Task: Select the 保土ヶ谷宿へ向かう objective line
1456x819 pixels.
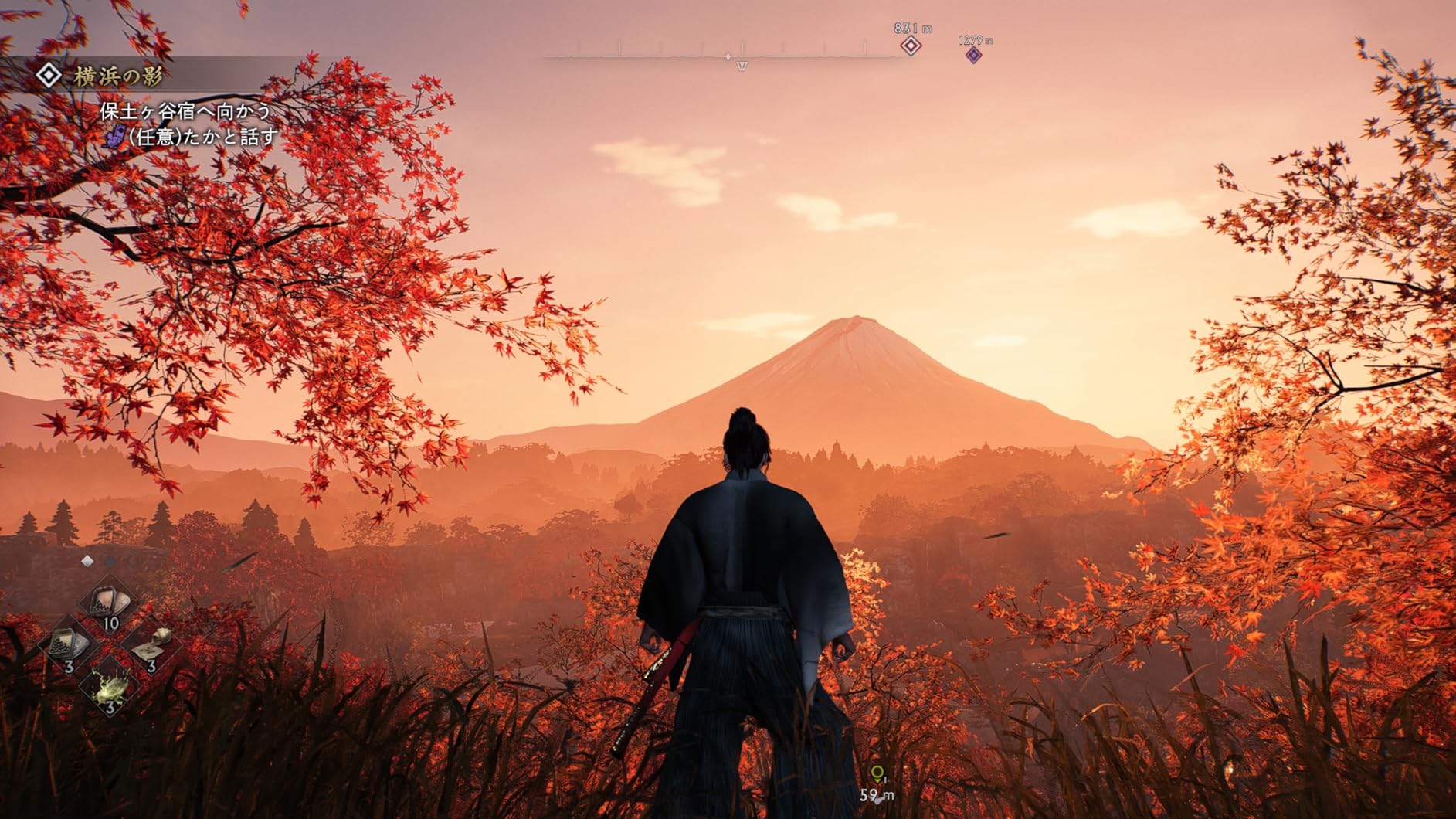Action: (x=185, y=111)
